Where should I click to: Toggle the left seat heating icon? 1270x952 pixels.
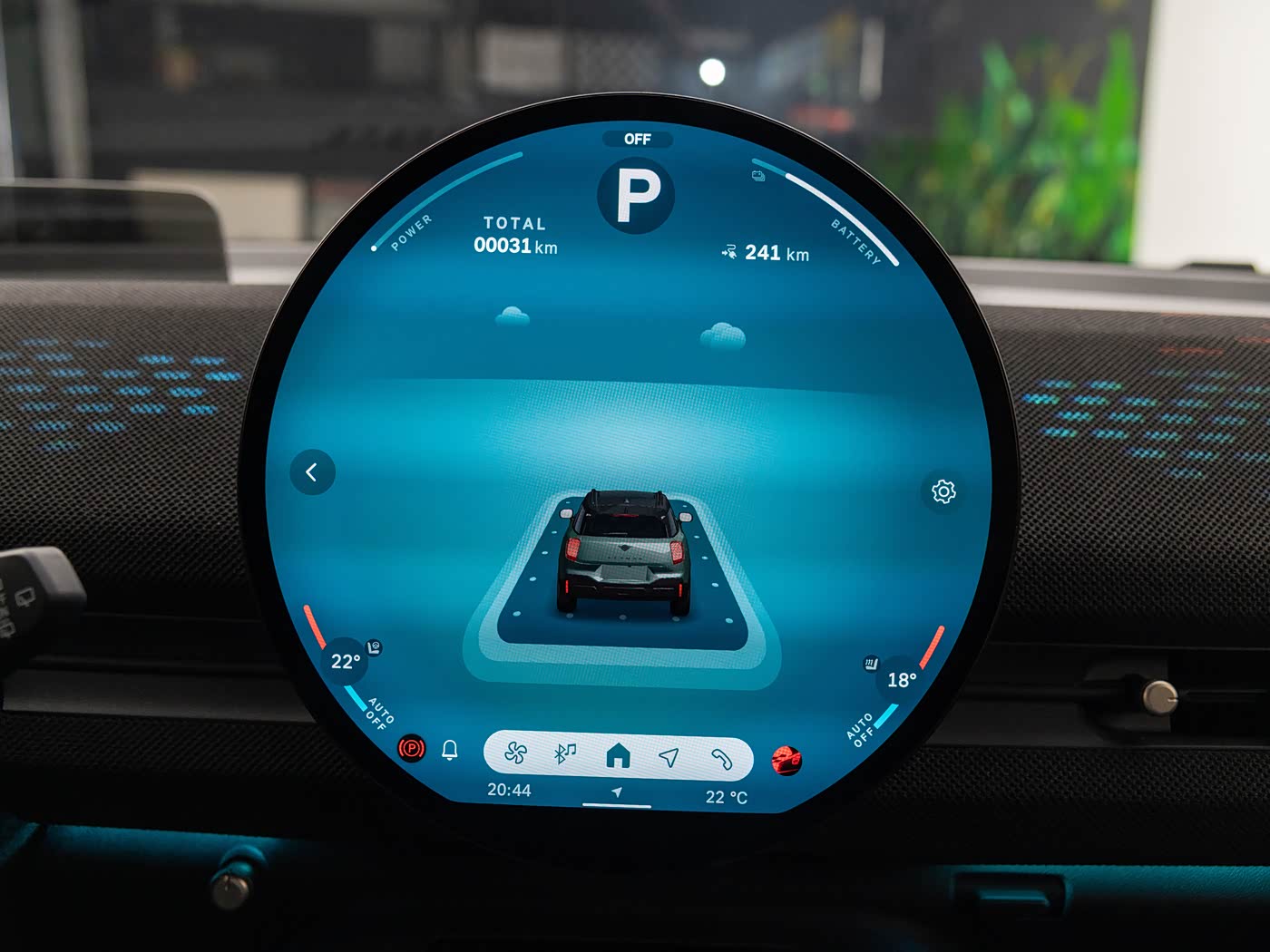pos(375,646)
